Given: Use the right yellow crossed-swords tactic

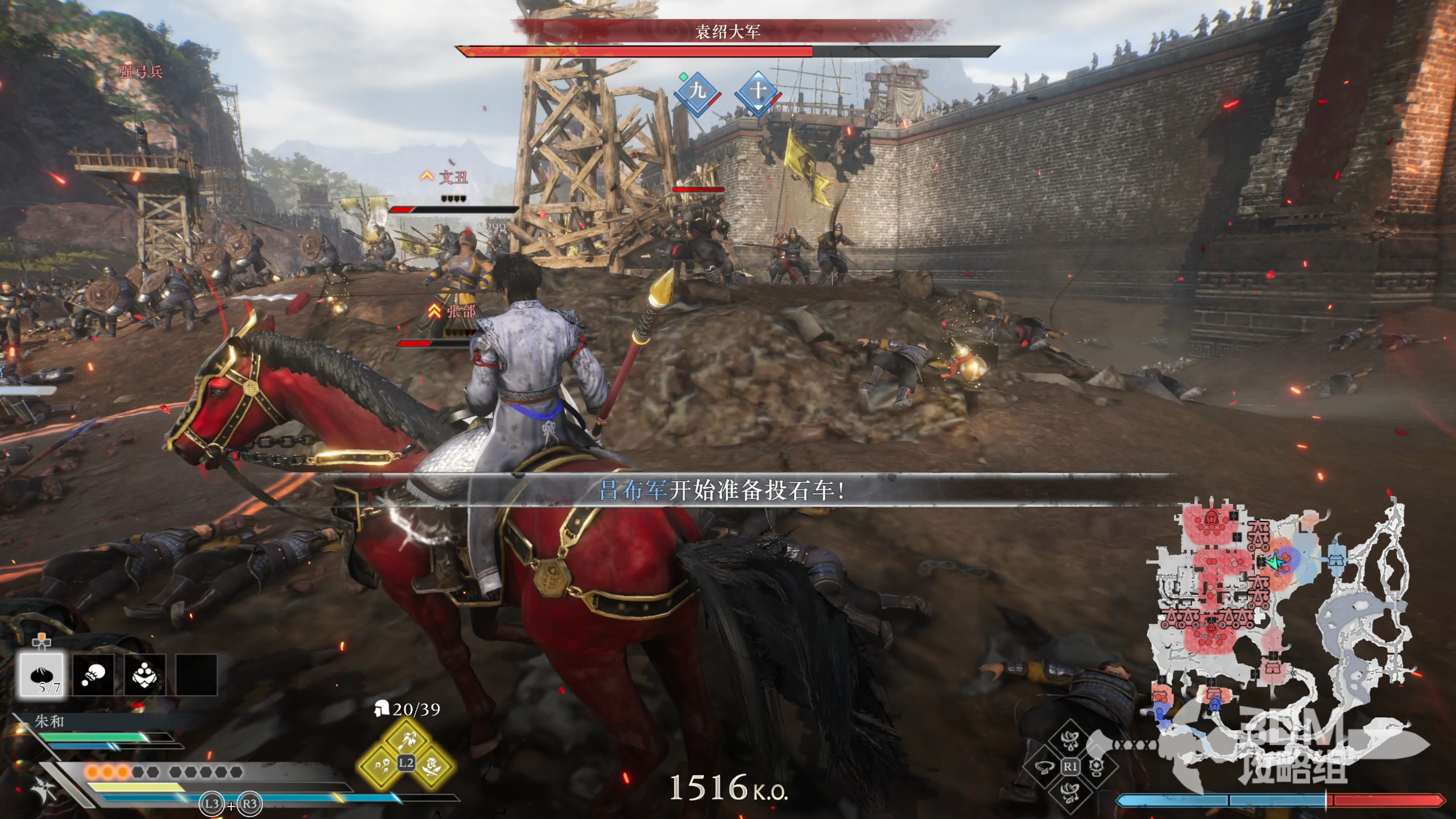Looking at the screenshot, I should point(432,766).
